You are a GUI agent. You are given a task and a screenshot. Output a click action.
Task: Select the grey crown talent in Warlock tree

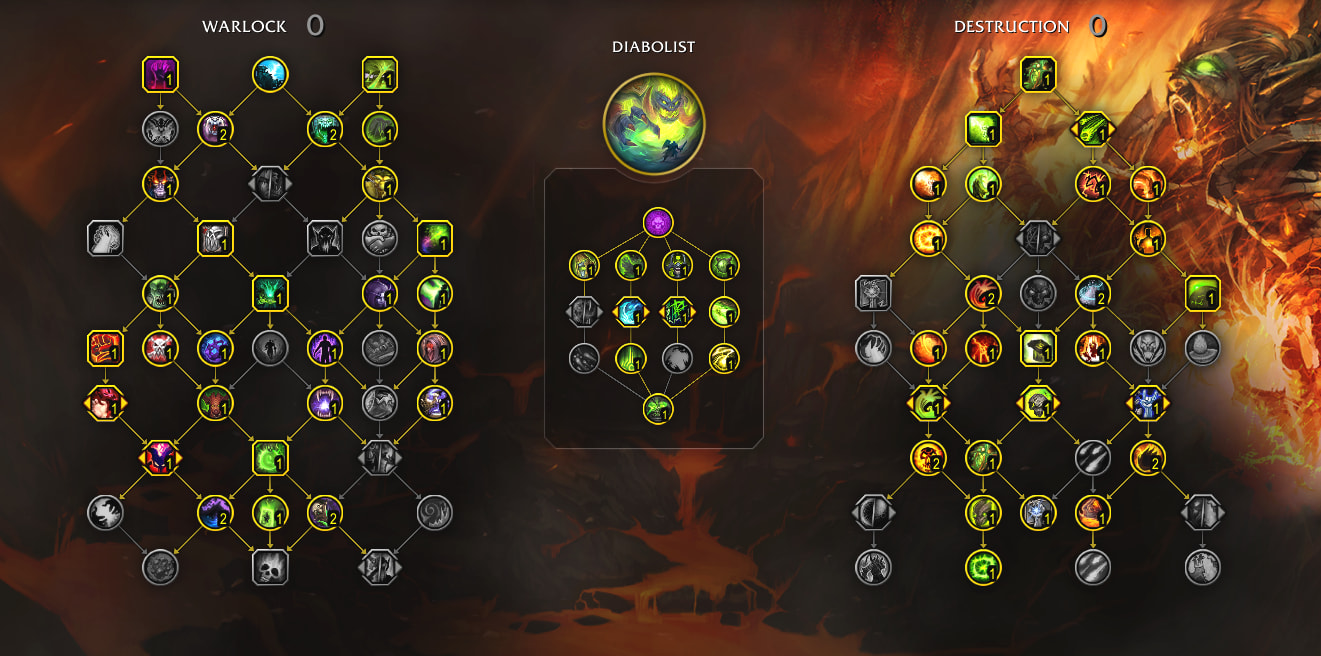click(x=380, y=348)
